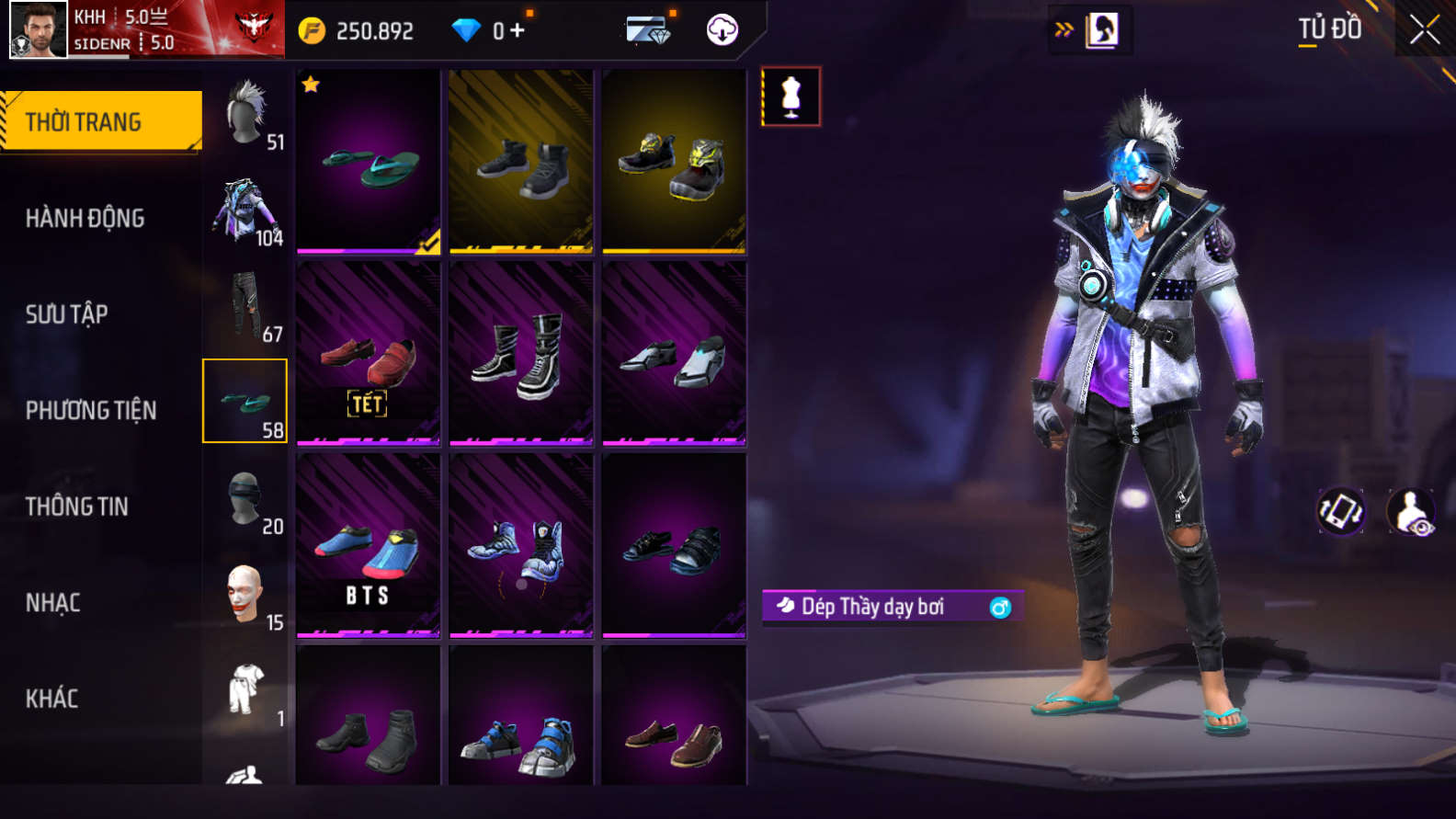Open the jacket tops category
1456x819 pixels.
point(245,211)
